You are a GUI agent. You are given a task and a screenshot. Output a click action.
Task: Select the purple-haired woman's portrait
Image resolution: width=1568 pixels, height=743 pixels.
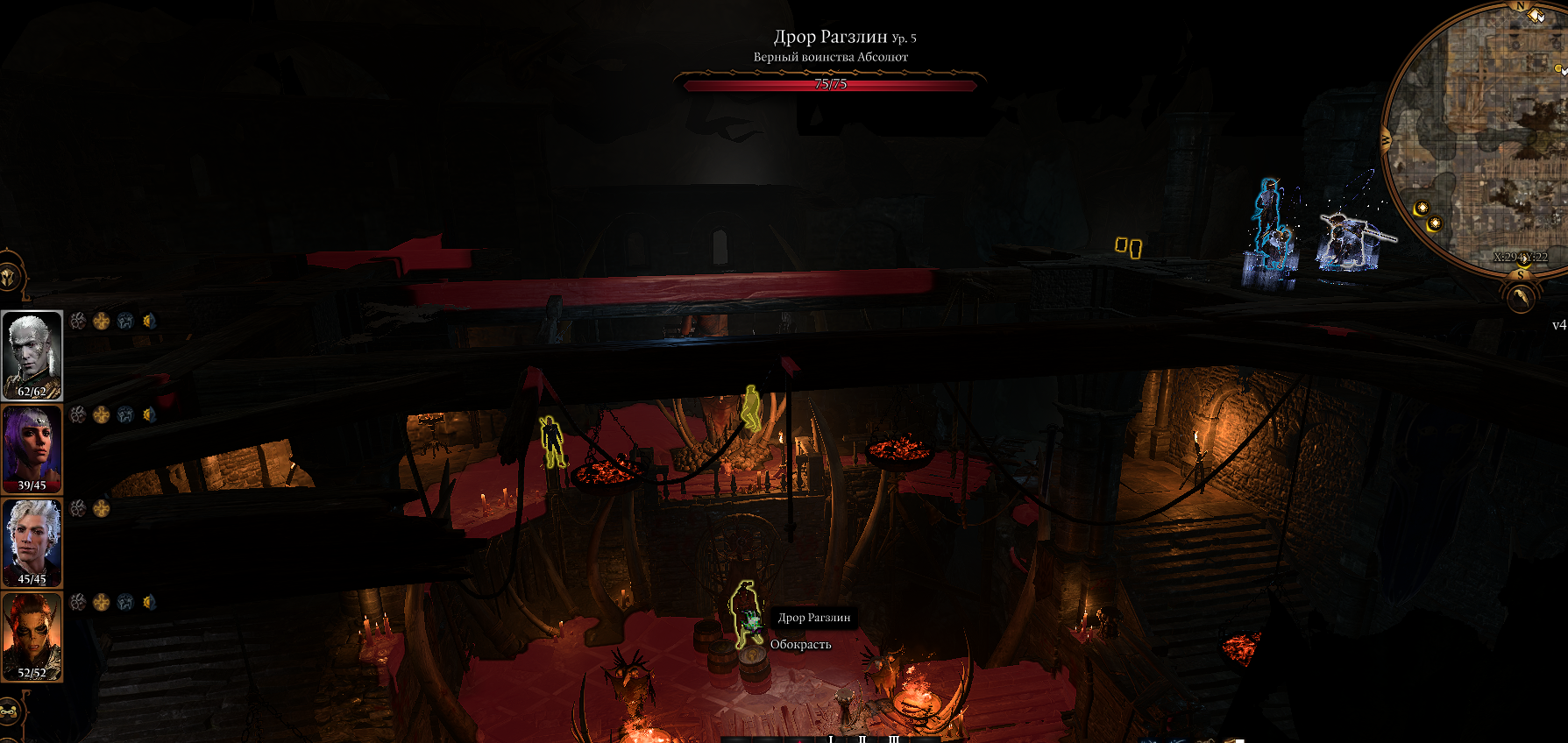click(x=32, y=449)
